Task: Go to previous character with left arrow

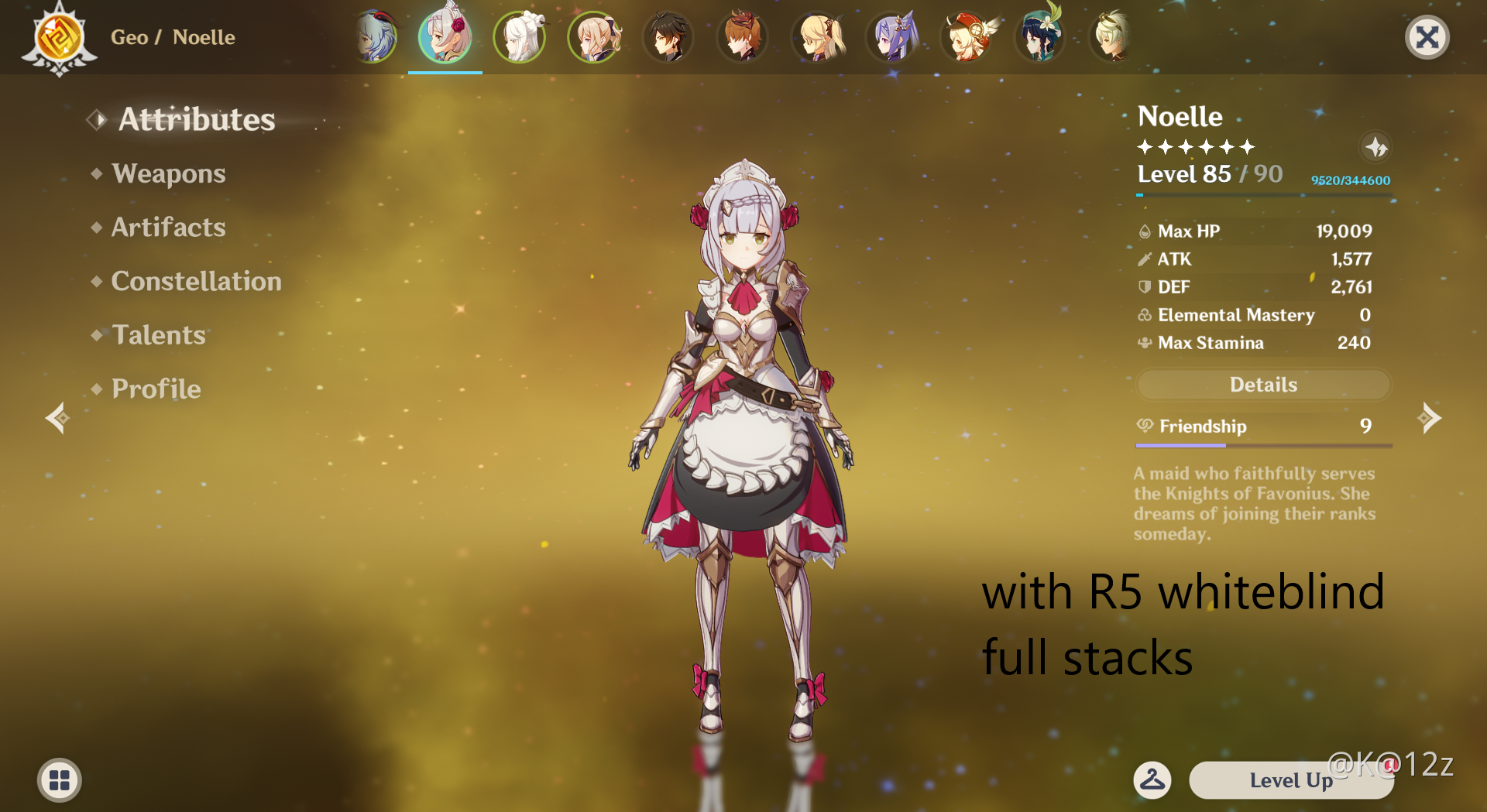Action: 57,419
